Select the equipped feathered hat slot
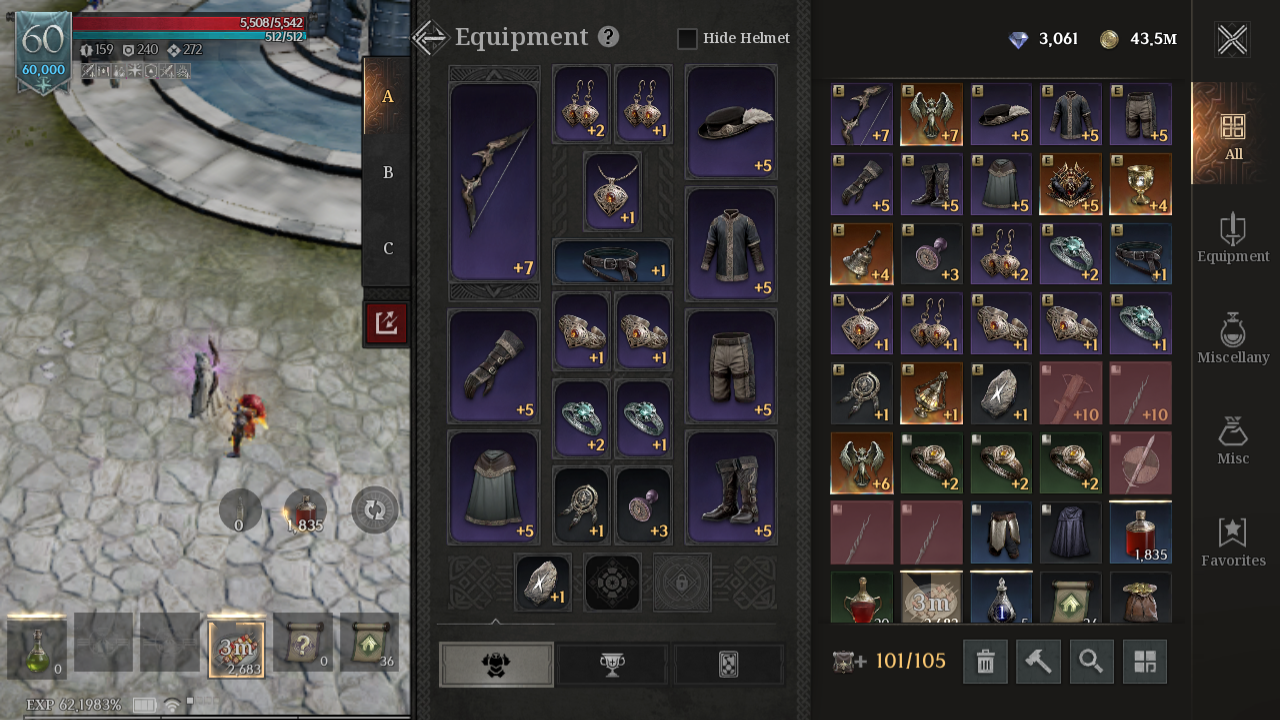Screen dimensions: 1280x720 731,122
